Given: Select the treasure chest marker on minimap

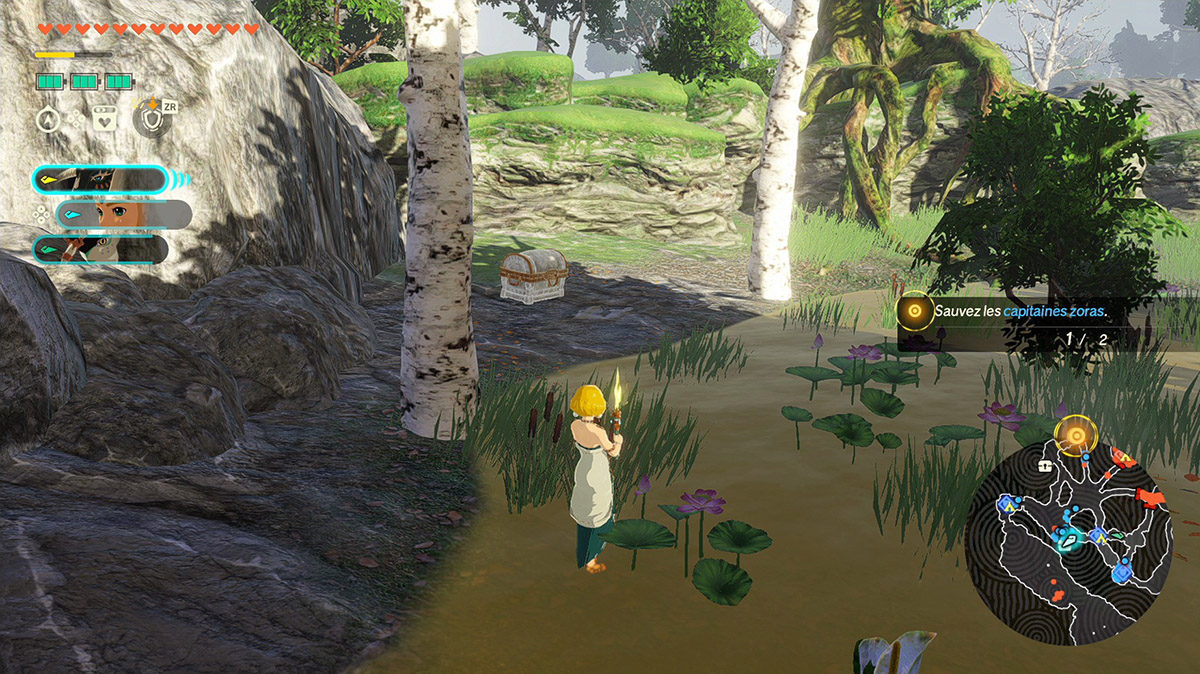Looking at the screenshot, I should (1046, 466).
